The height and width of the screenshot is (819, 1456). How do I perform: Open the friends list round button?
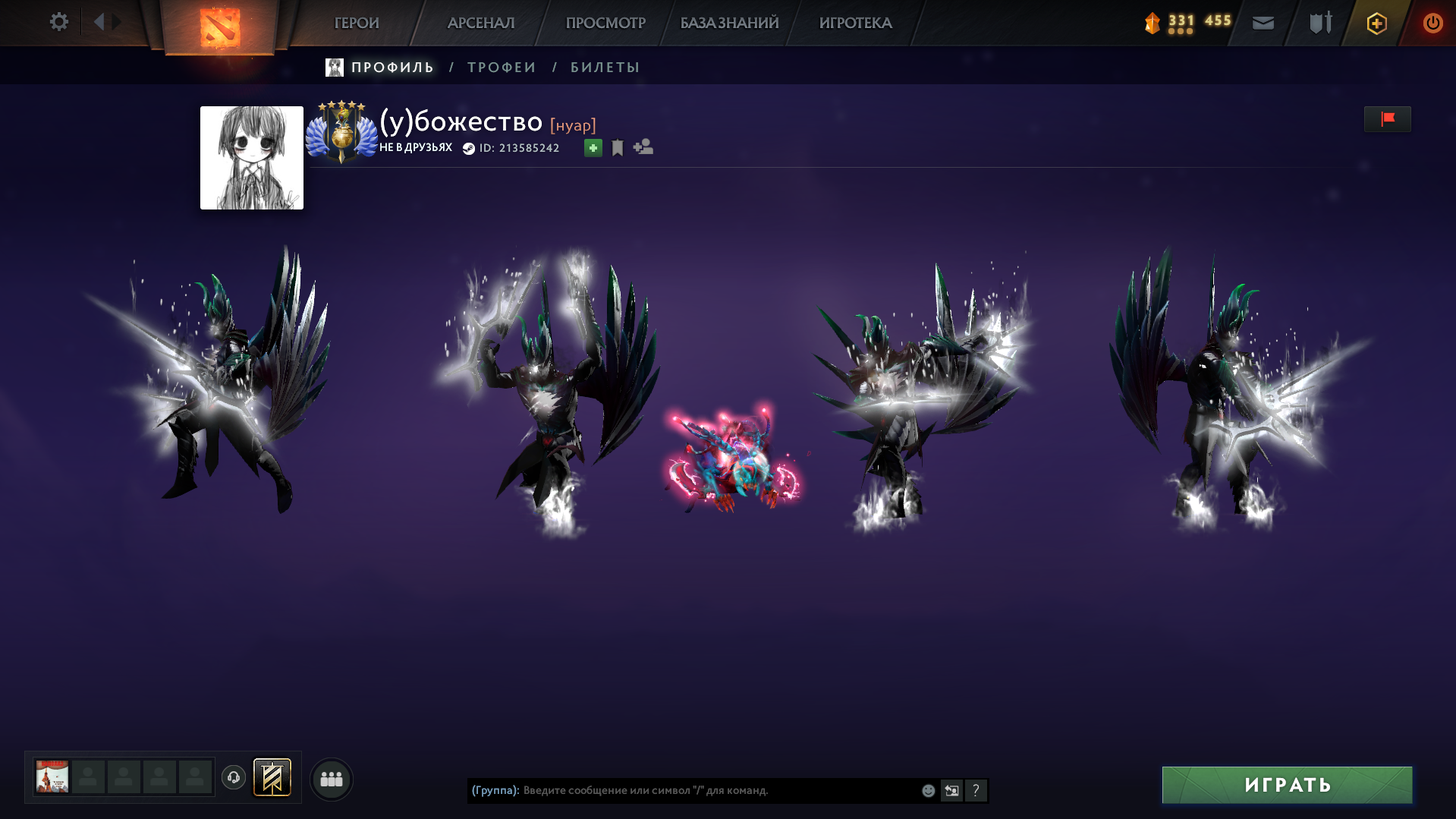tap(332, 779)
